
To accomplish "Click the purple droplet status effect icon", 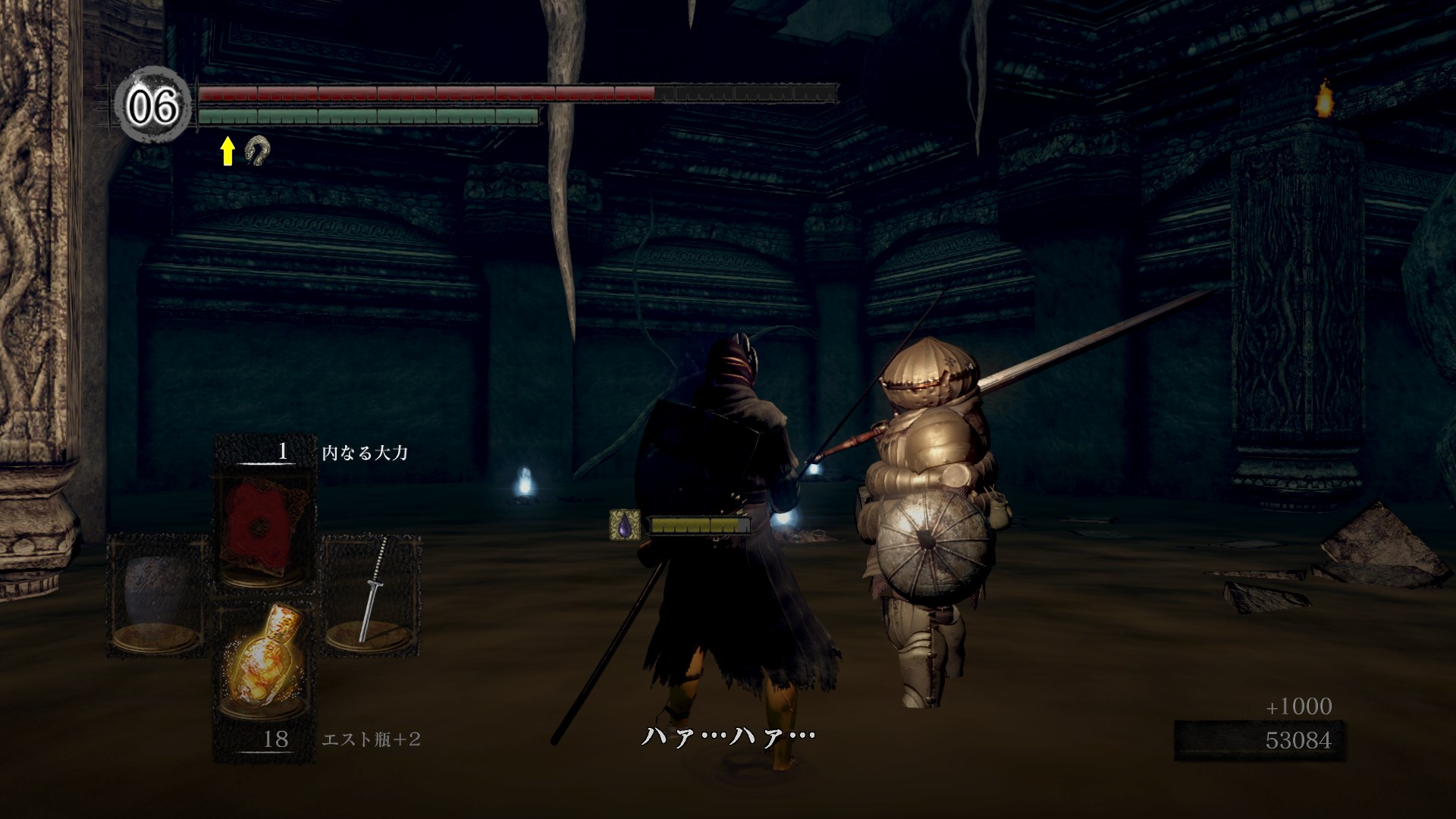I will click(x=624, y=525).
